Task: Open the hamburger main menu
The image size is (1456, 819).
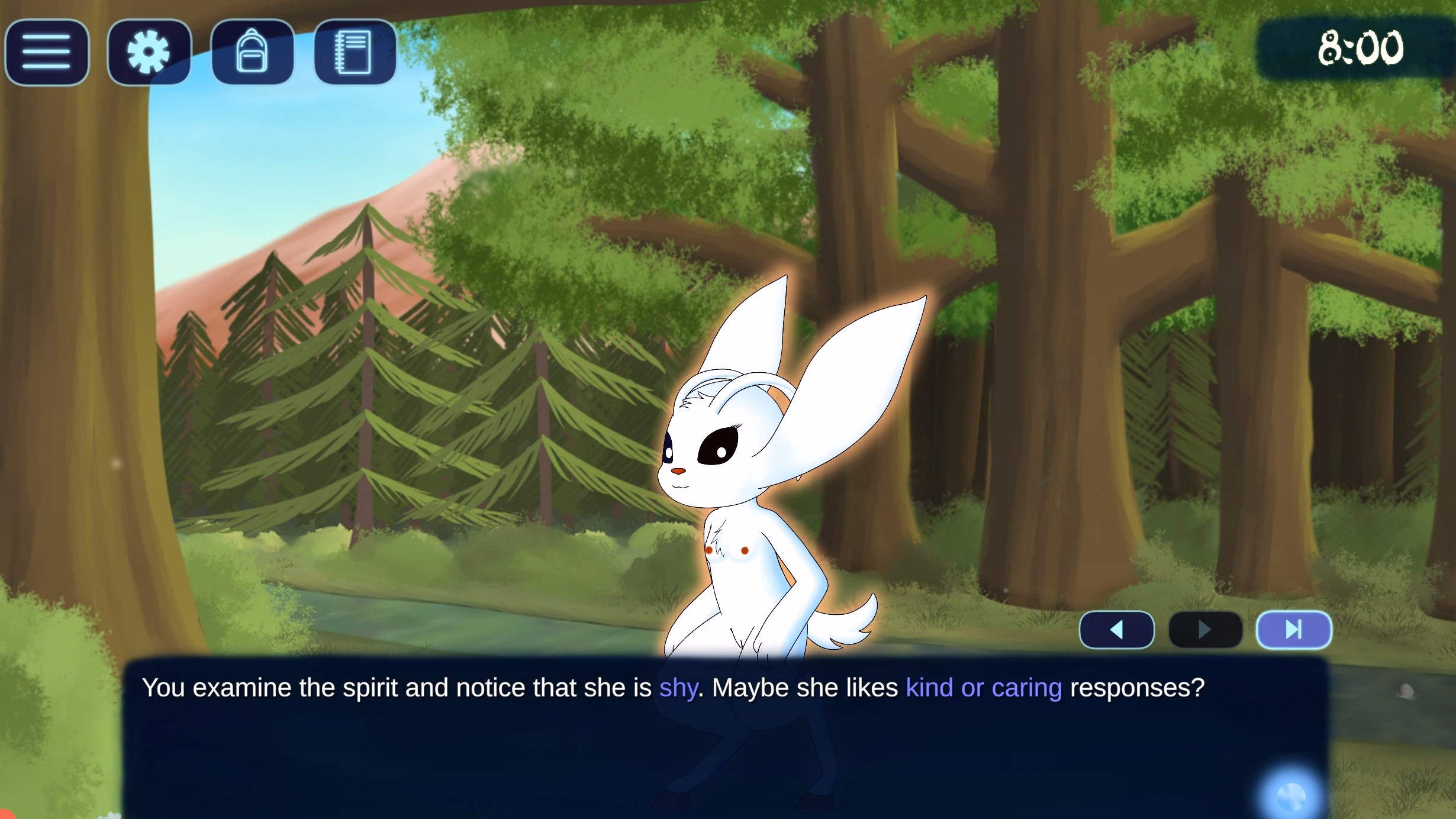Action: [47, 52]
